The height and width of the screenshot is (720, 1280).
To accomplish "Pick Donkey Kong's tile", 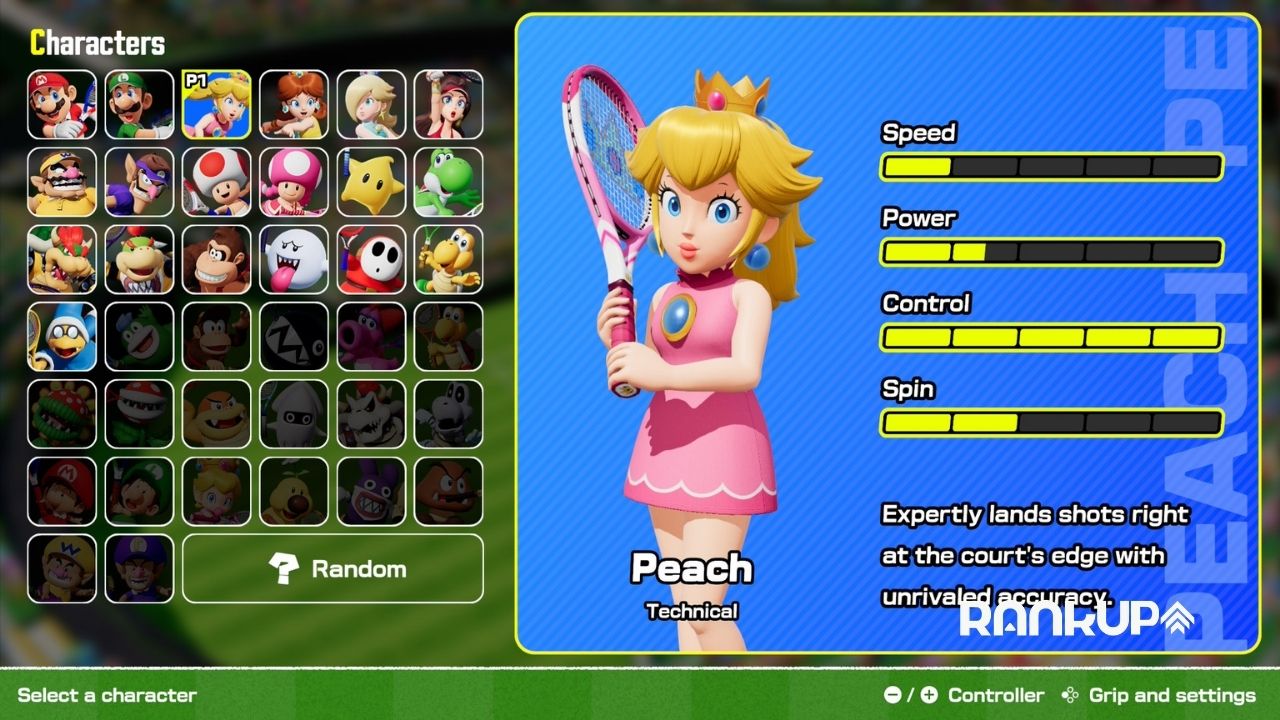I will tap(217, 259).
